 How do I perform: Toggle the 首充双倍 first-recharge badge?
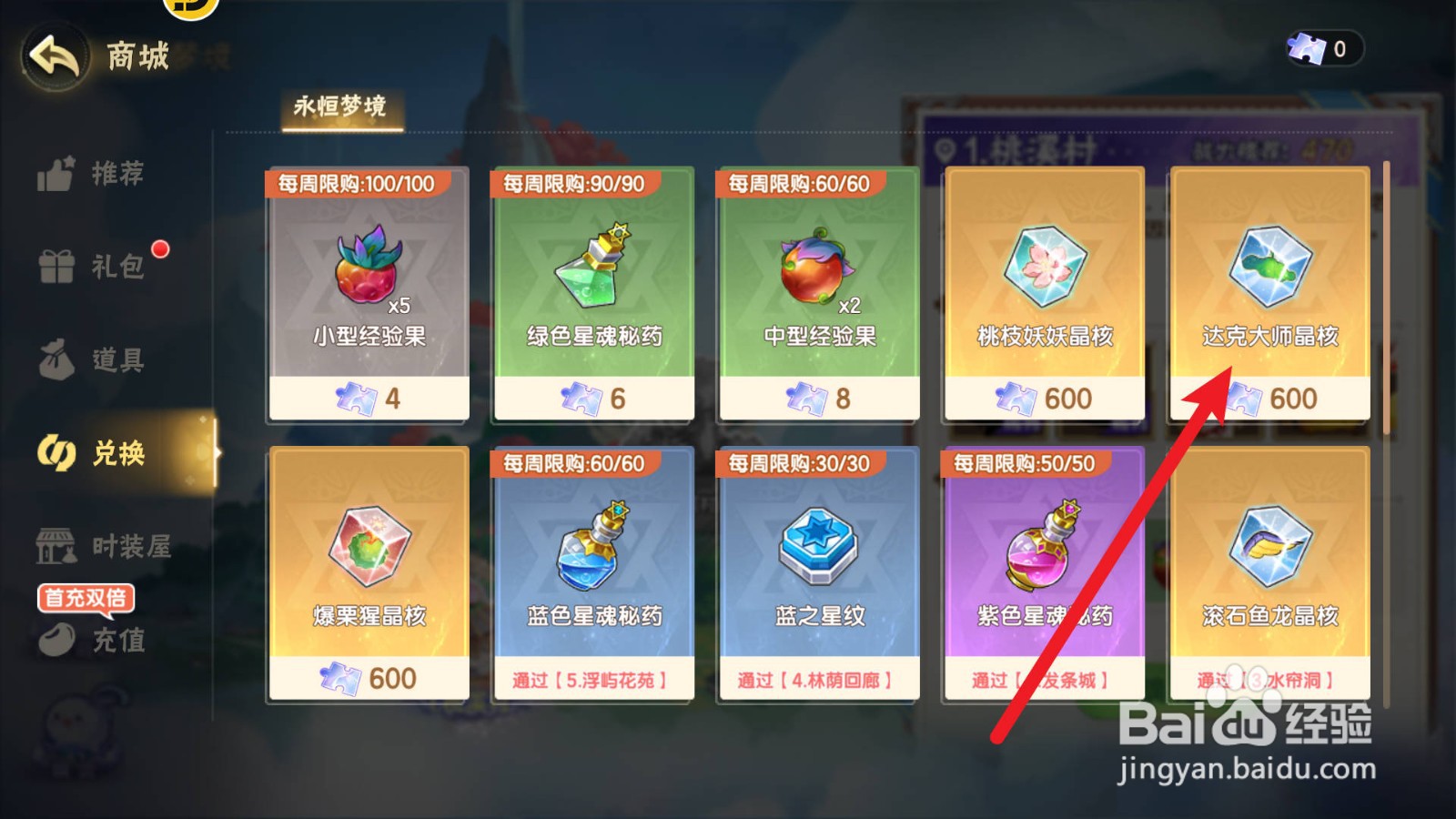tap(85, 599)
